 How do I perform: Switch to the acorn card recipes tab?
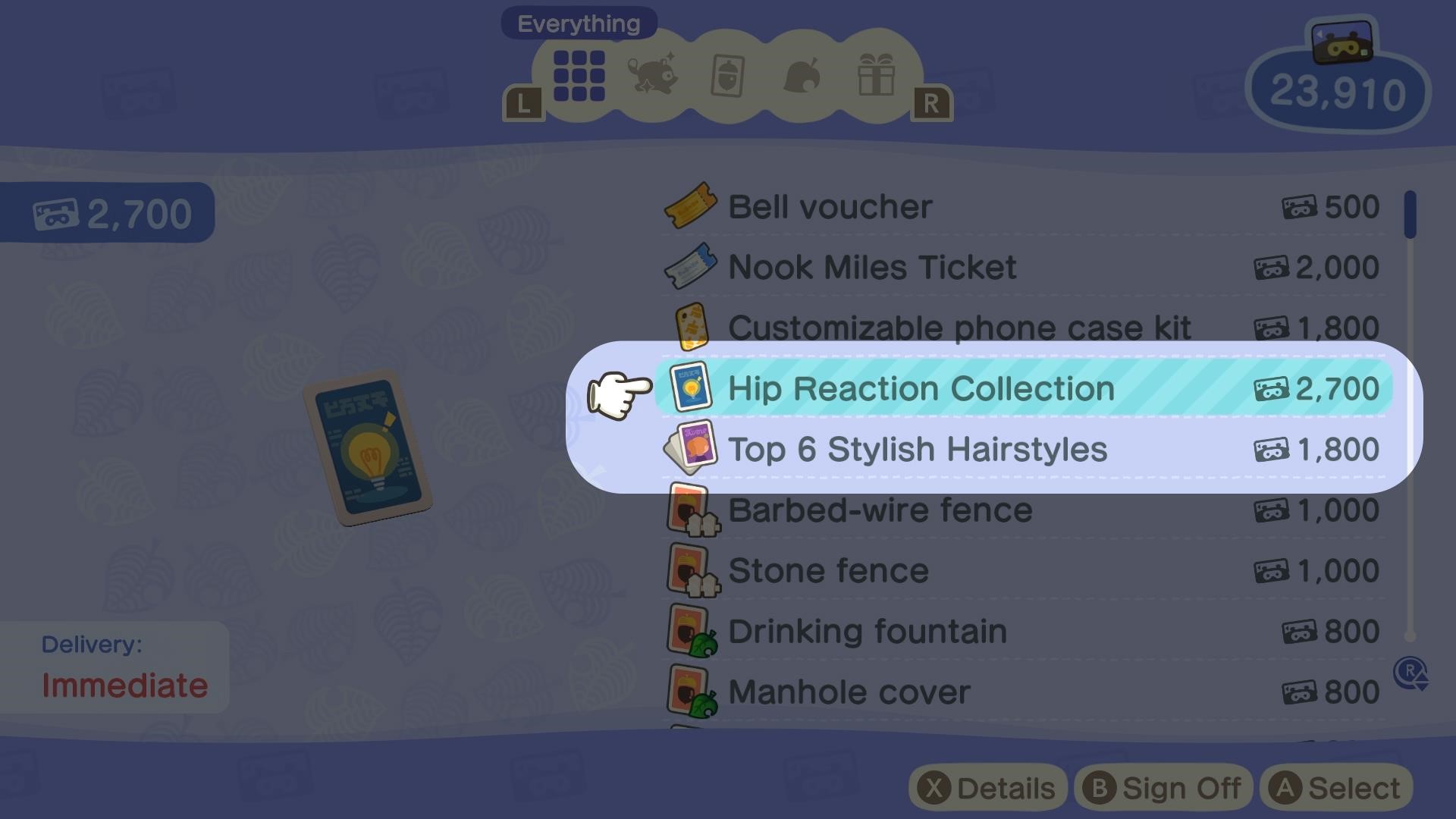coord(727,76)
